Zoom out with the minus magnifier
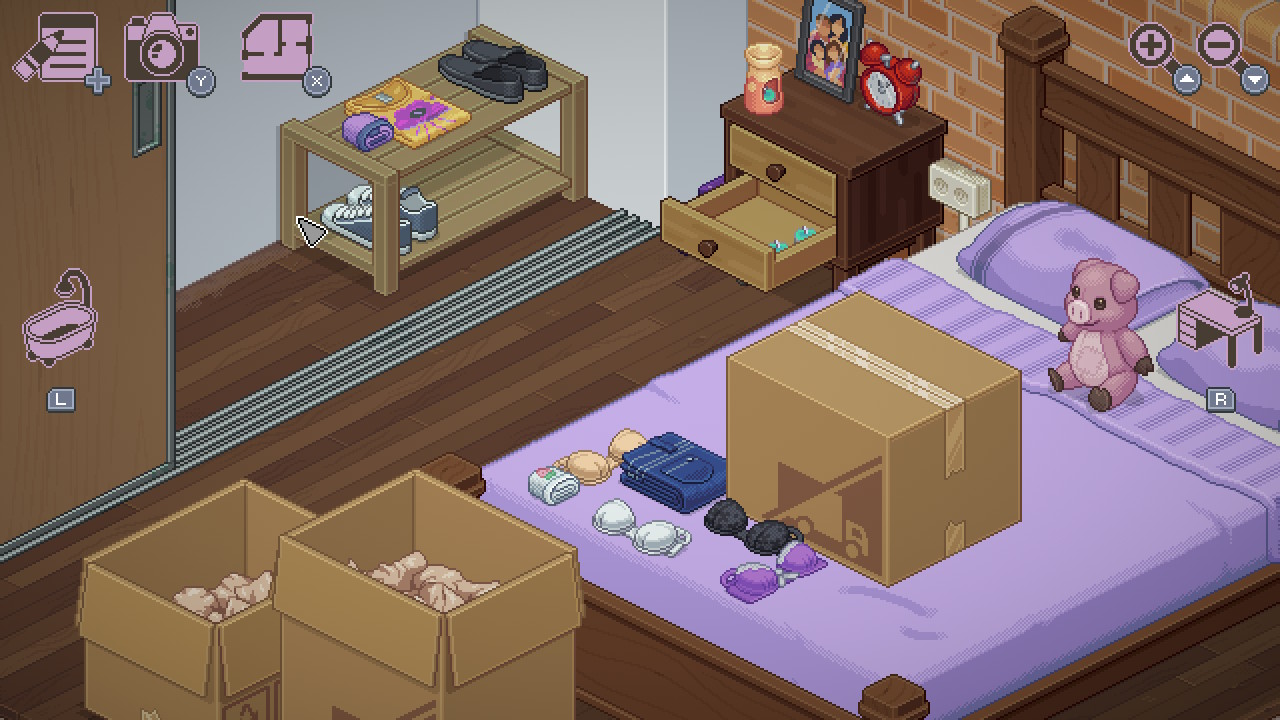This screenshot has height=720, width=1280. (1220, 46)
